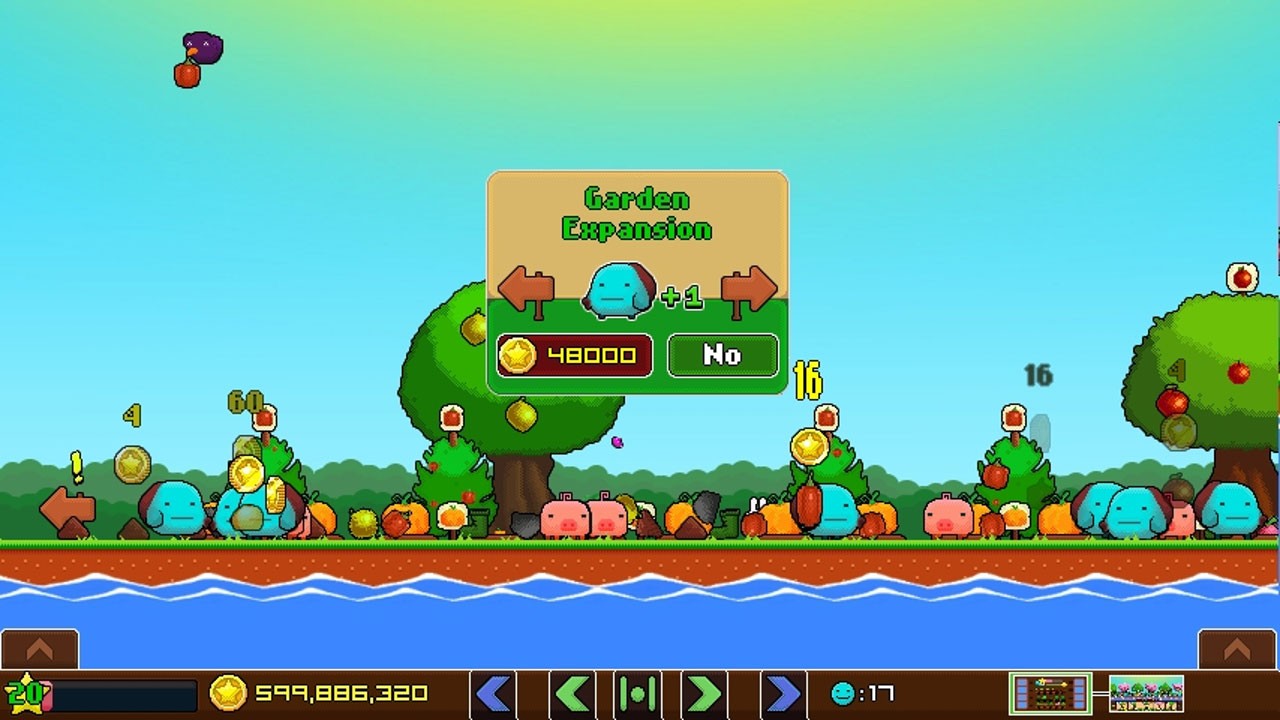The height and width of the screenshot is (720, 1280).
Task: Expand the left panel via the up chevron
Action: point(39,649)
